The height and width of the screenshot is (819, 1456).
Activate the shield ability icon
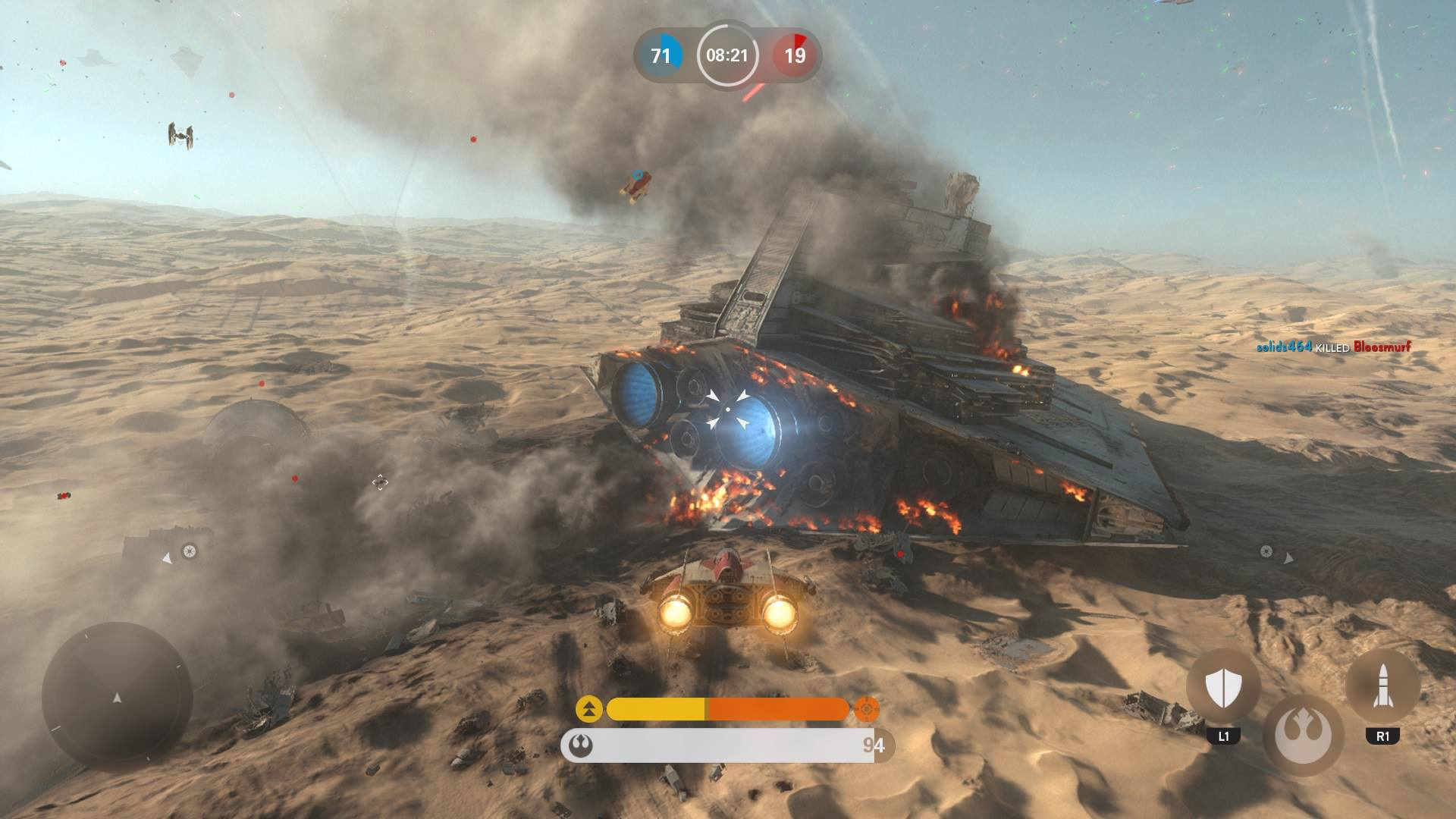click(x=1222, y=688)
